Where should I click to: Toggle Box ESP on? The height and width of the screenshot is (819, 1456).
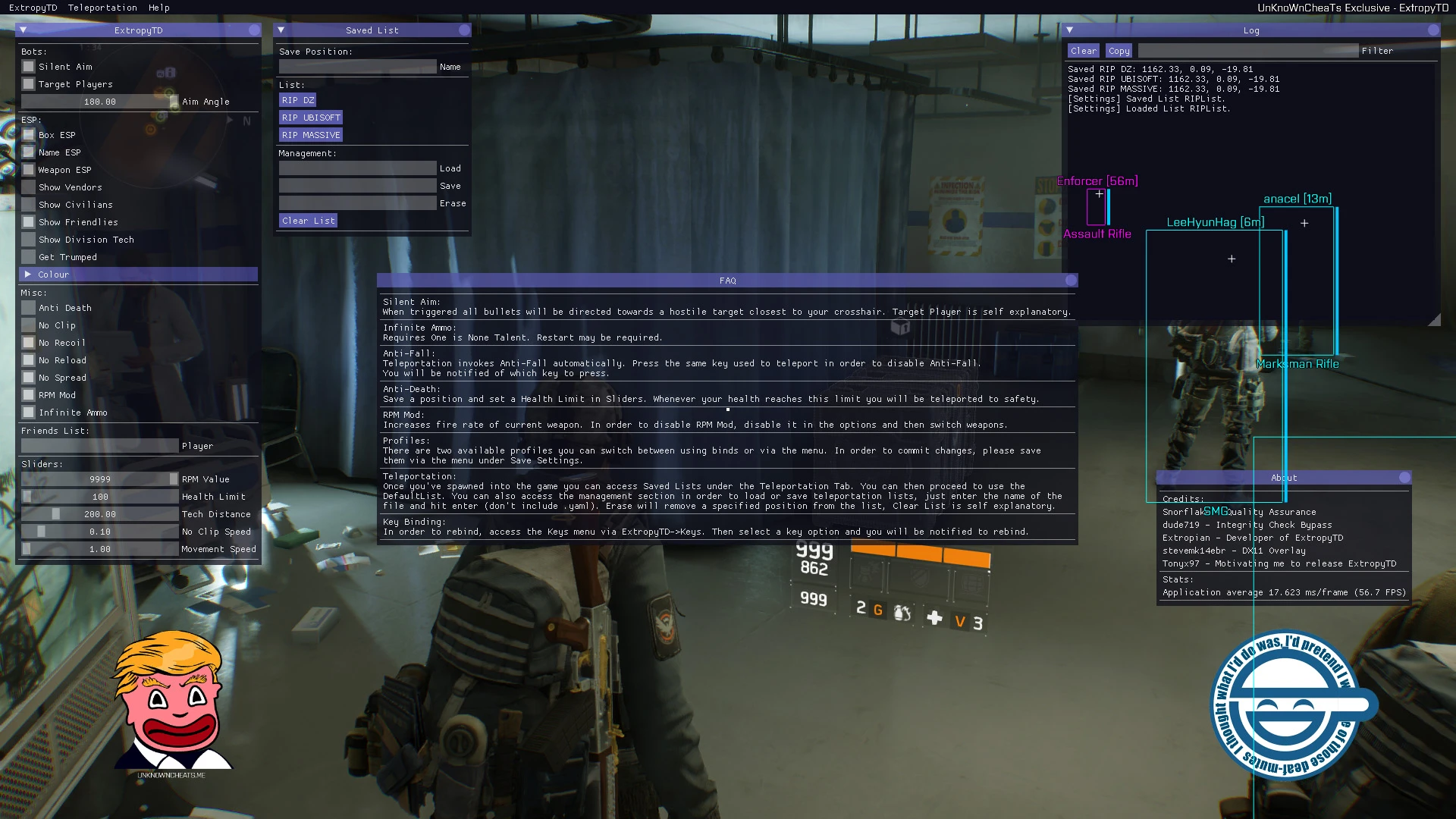click(29, 135)
